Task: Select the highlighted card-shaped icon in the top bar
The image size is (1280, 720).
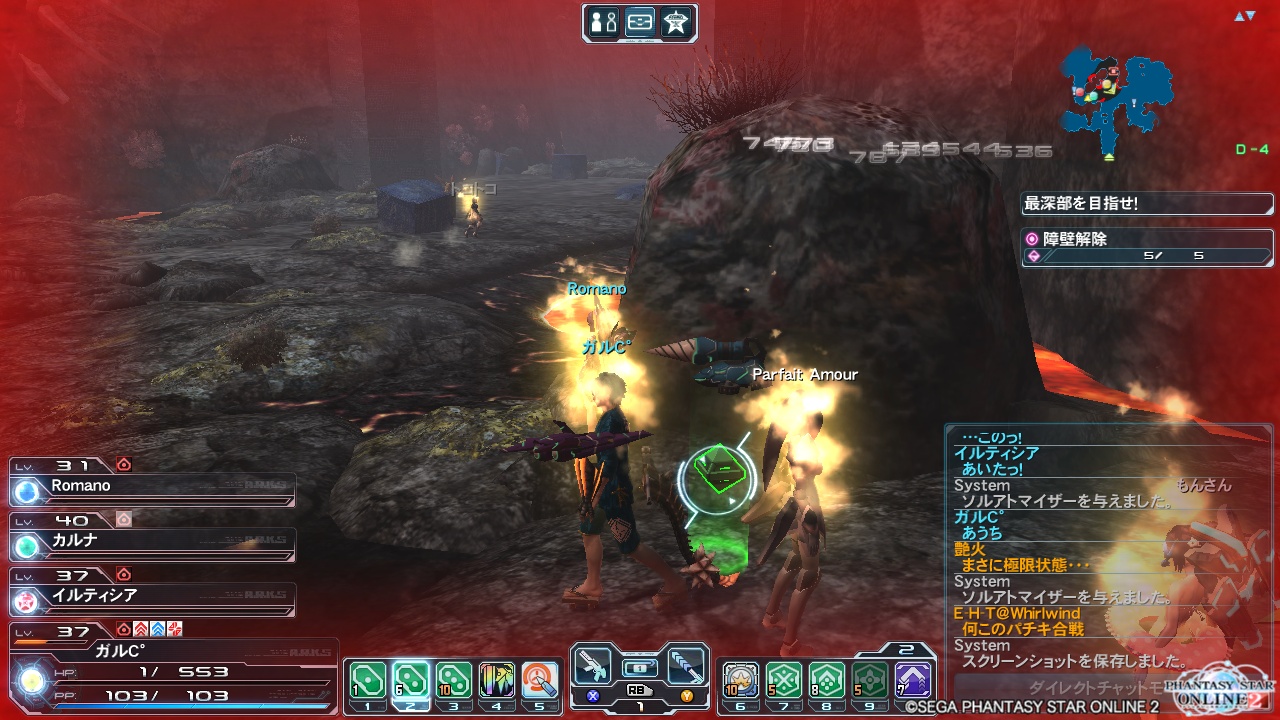Action: [x=640, y=23]
